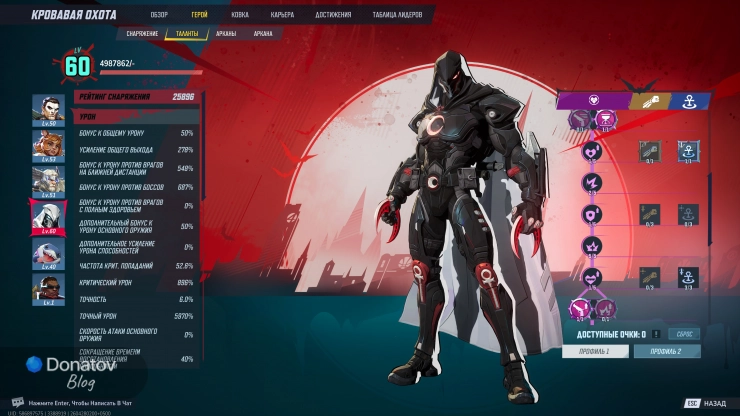740x416 pixels.
Task: Go back with the Назад button
Action: pyautogui.click(x=706, y=403)
